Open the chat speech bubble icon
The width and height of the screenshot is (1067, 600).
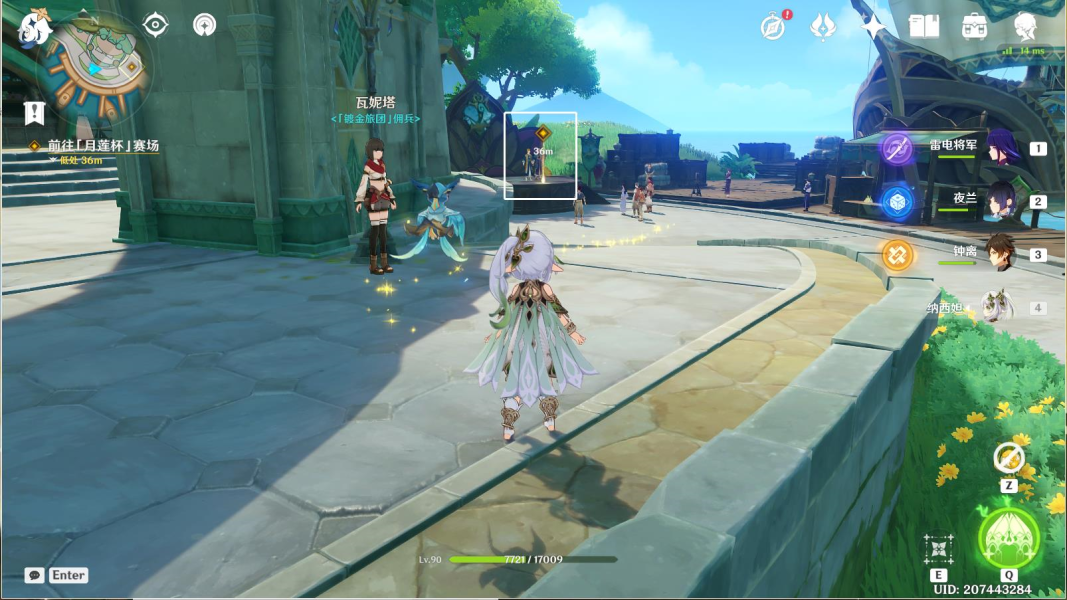click(35, 575)
